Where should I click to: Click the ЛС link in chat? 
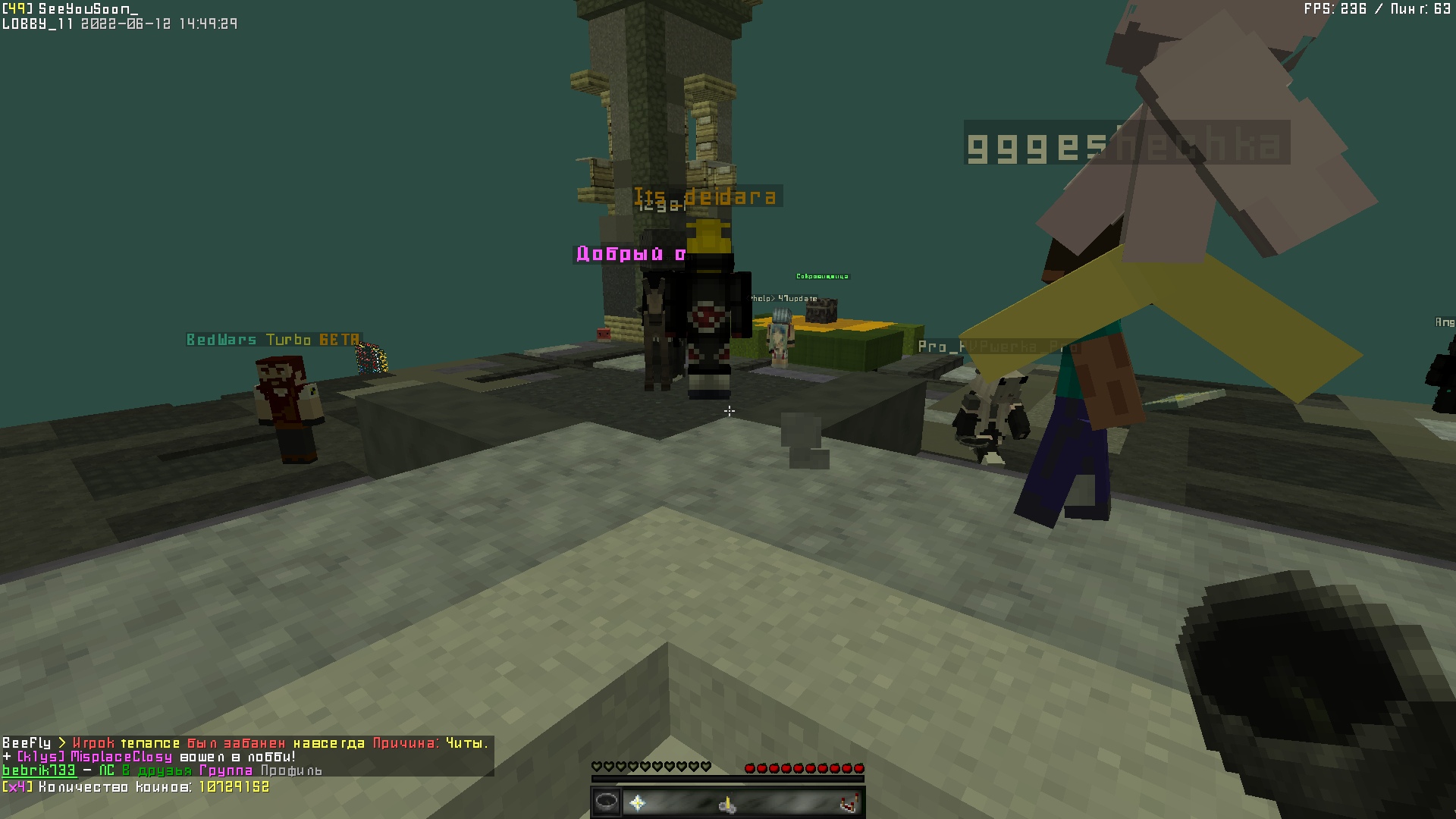pyautogui.click(x=106, y=771)
